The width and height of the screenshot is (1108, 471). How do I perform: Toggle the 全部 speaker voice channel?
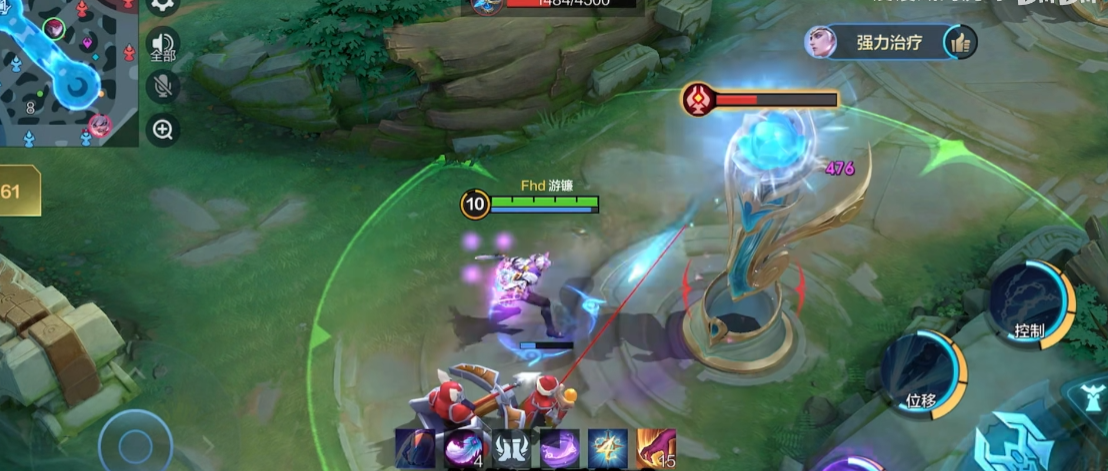[x=163, y=44]
